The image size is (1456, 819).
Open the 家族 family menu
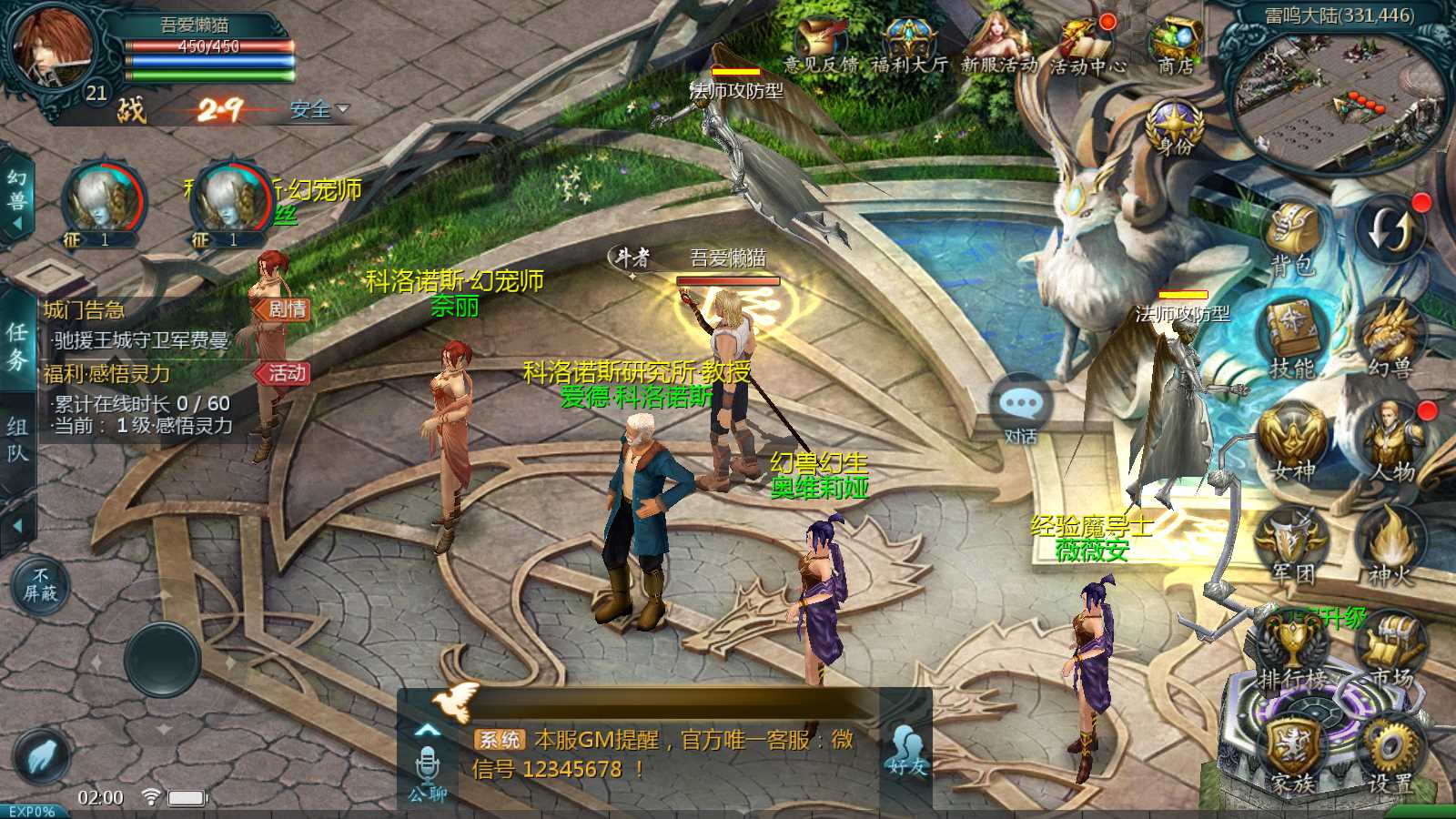tap(1292, 755)
